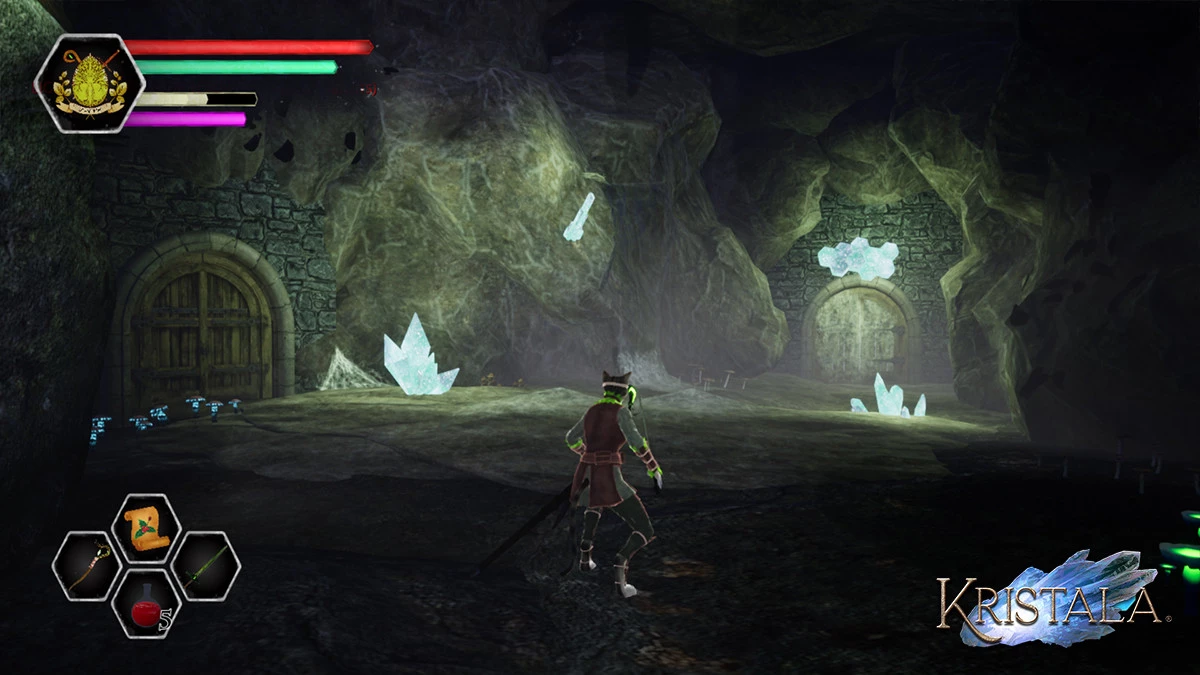The image size is (1200, 675).
Task: Select the green sword weapon slot
Action: (205, 566)
